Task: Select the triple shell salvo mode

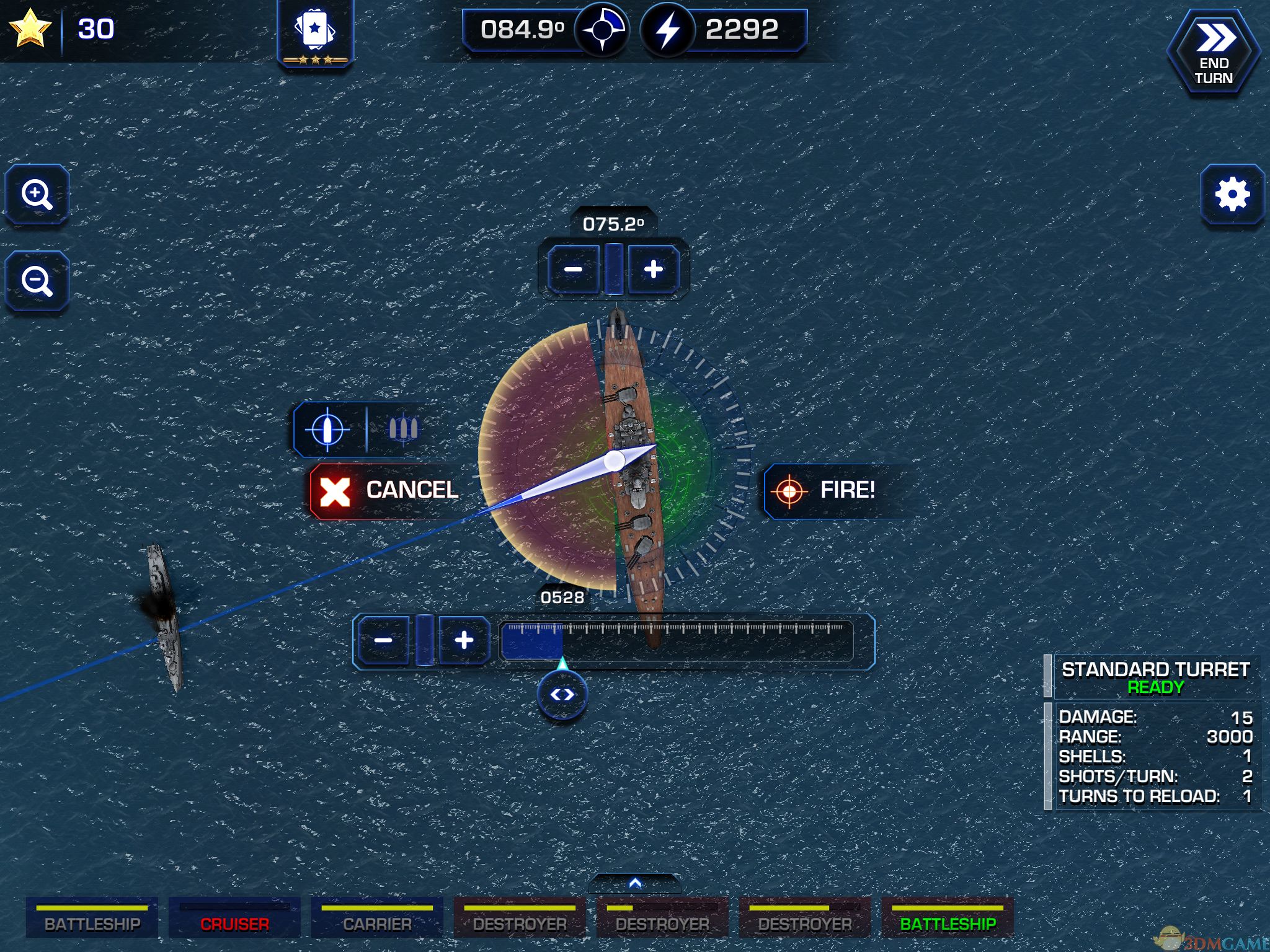Action: point(402,428)
